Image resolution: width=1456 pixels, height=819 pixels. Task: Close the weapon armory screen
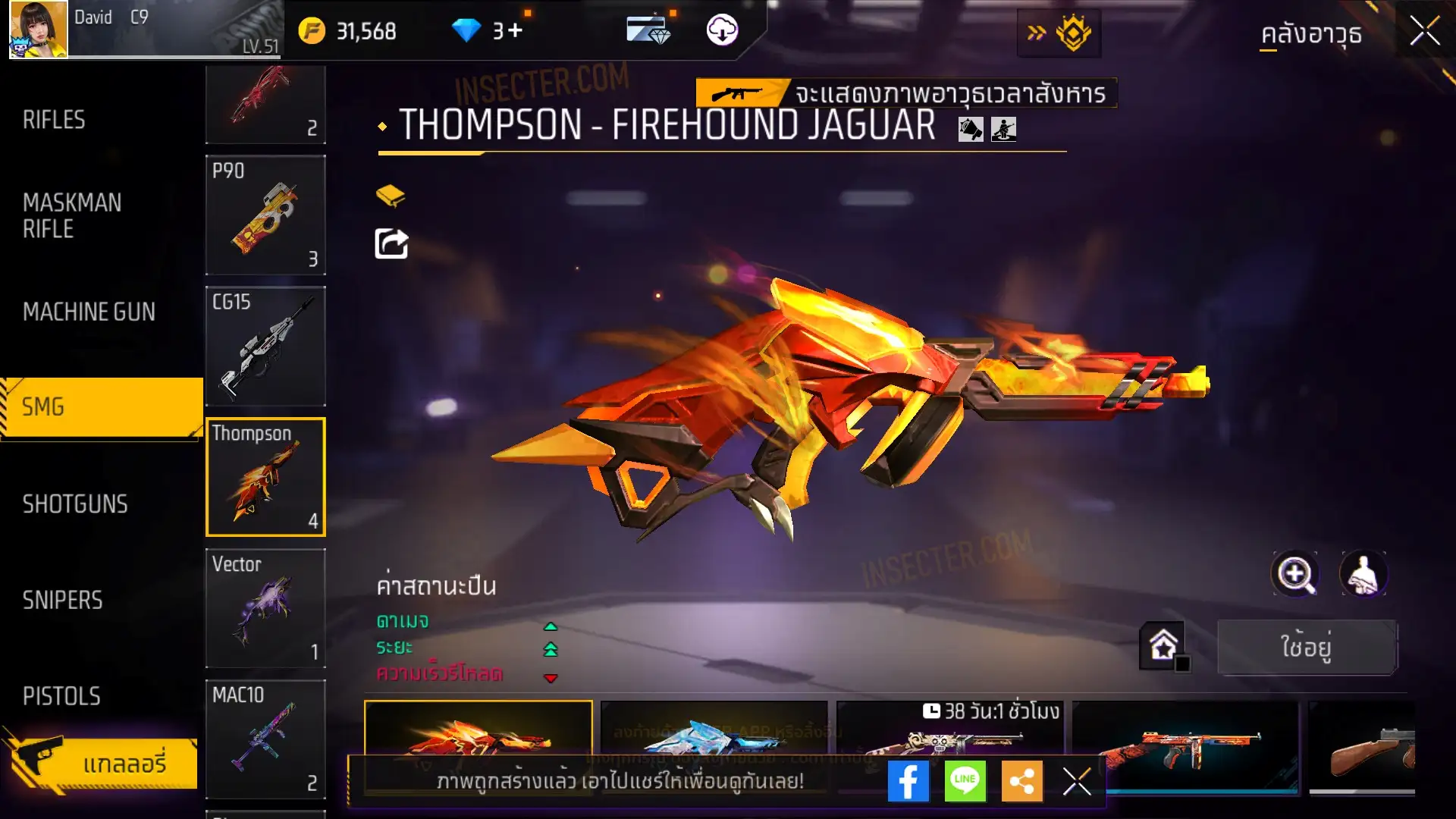(x=1424, y=32)
